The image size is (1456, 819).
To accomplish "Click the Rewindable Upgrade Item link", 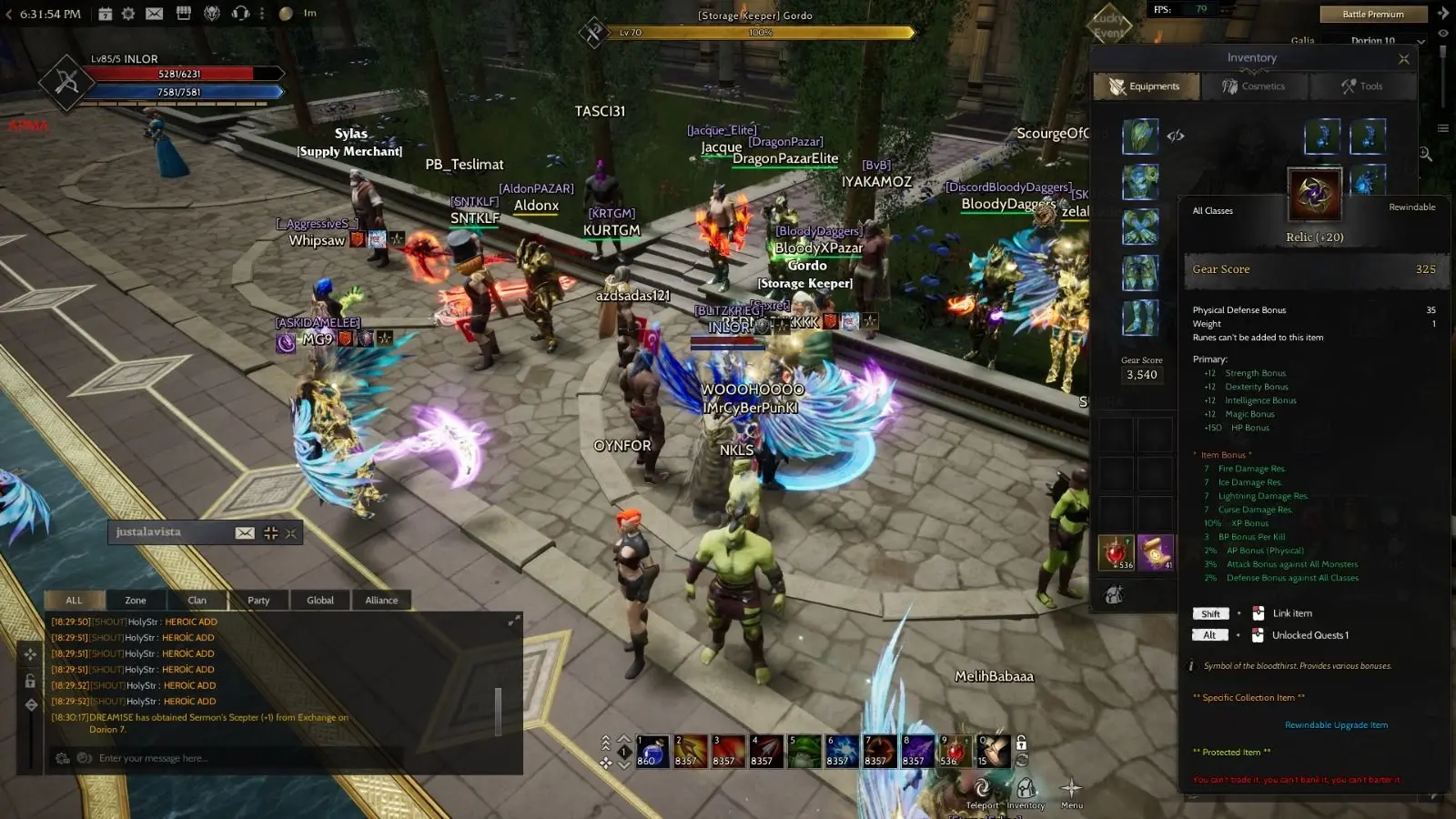I will pos(1336,724).
